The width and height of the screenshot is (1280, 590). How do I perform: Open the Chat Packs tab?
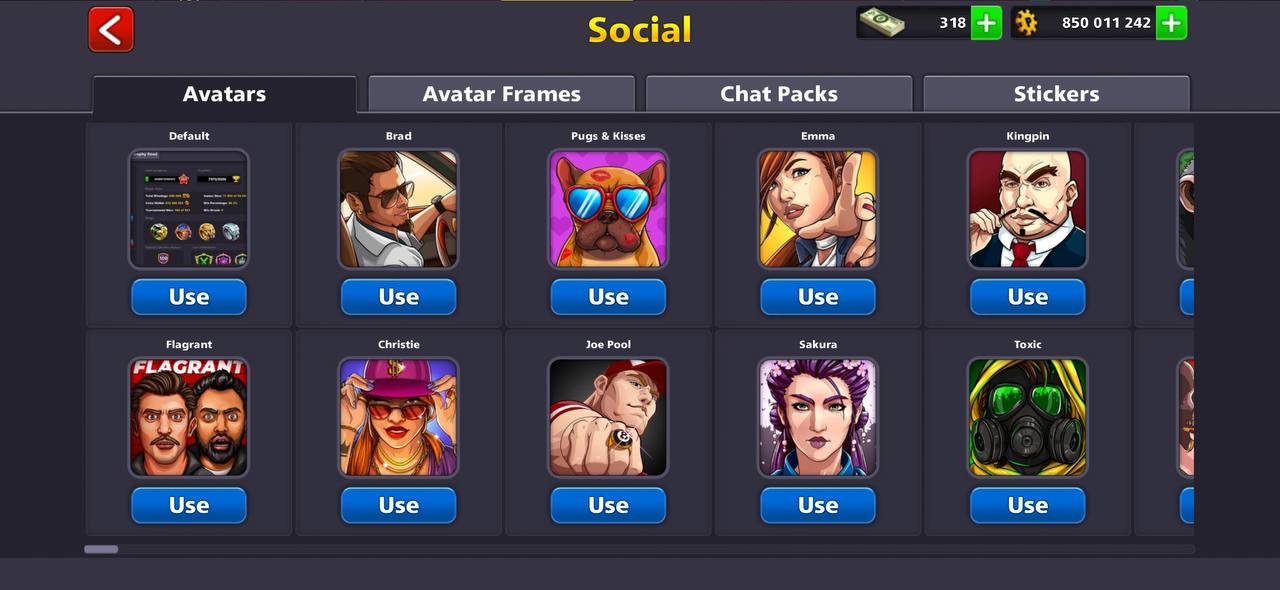[779, 94]
